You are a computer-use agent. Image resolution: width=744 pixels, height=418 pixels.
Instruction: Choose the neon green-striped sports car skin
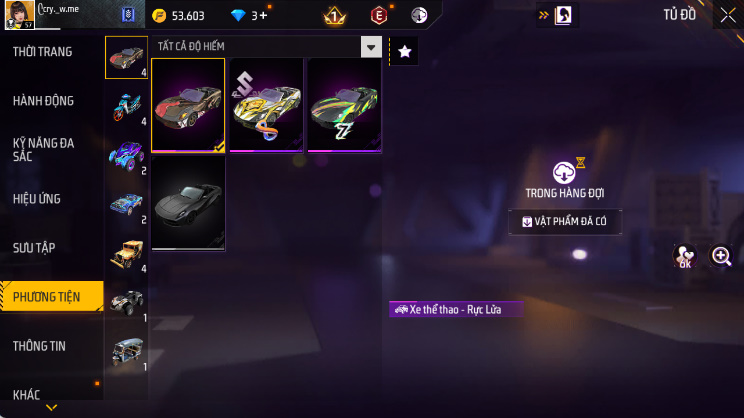[x=344, y=105]
